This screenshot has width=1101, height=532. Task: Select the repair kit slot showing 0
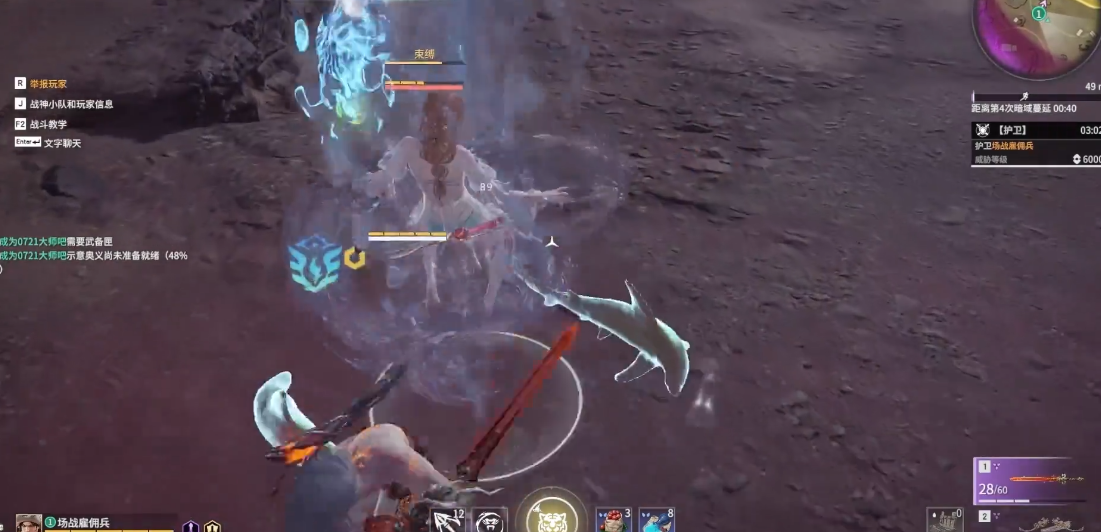945,520
